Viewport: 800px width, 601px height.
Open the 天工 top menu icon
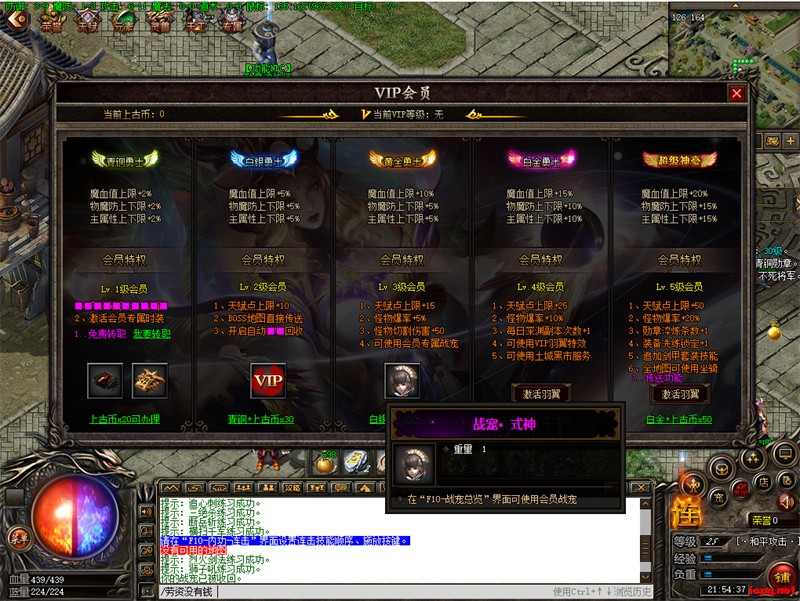(x=196, y=23)
